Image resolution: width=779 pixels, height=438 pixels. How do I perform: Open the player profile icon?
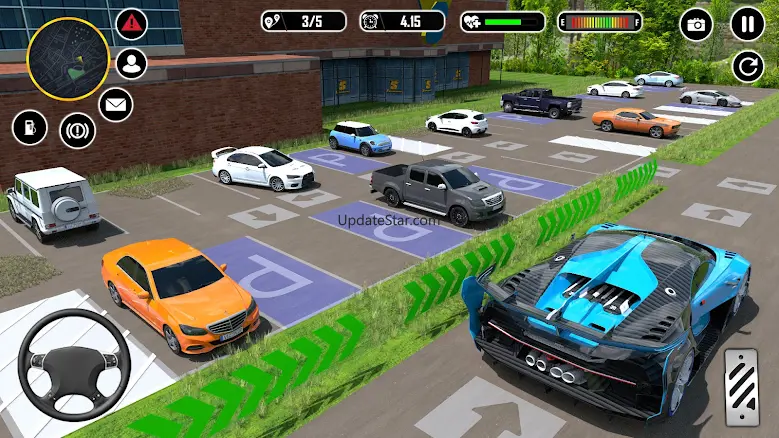[x=131, y=63]
